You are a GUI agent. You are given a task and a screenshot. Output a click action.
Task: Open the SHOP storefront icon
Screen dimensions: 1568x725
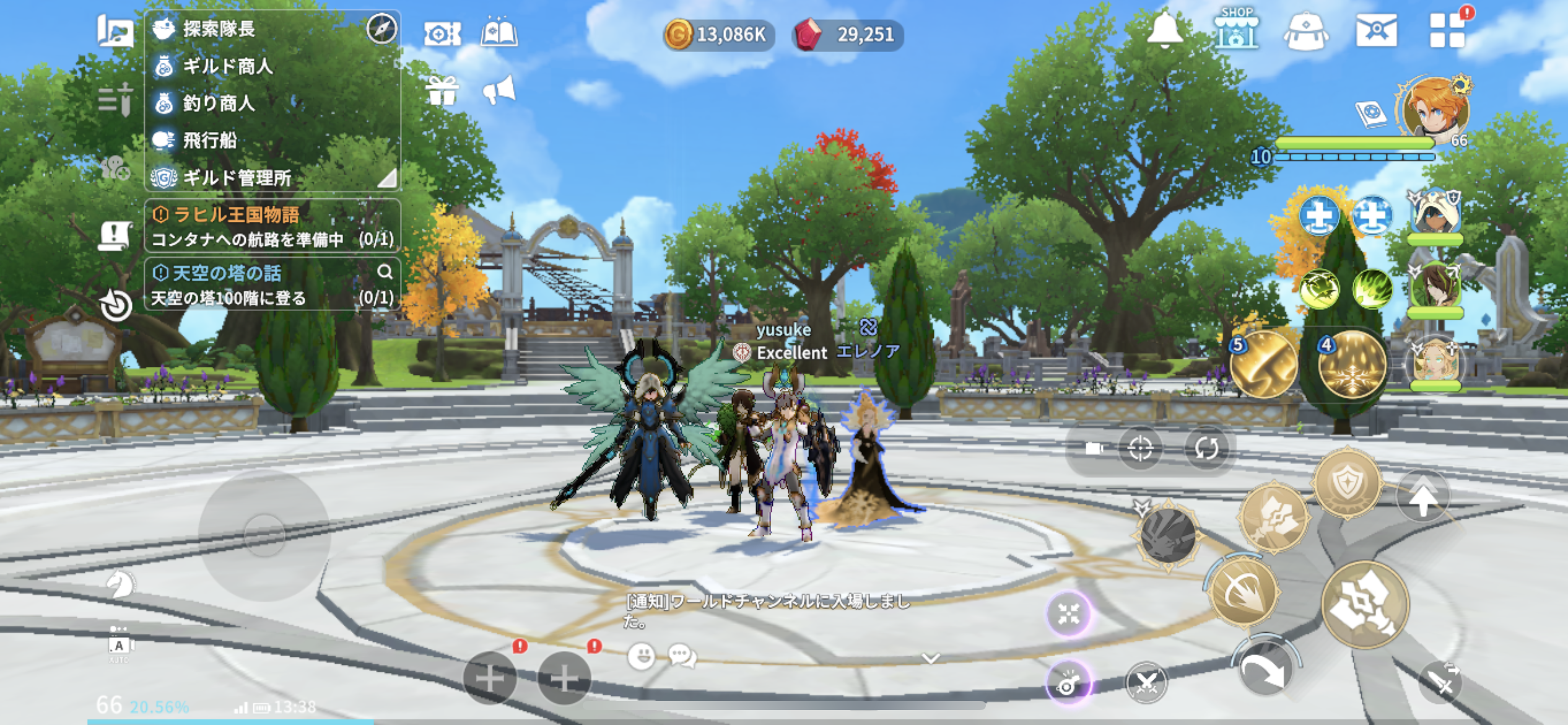(x=1236, y=29)
